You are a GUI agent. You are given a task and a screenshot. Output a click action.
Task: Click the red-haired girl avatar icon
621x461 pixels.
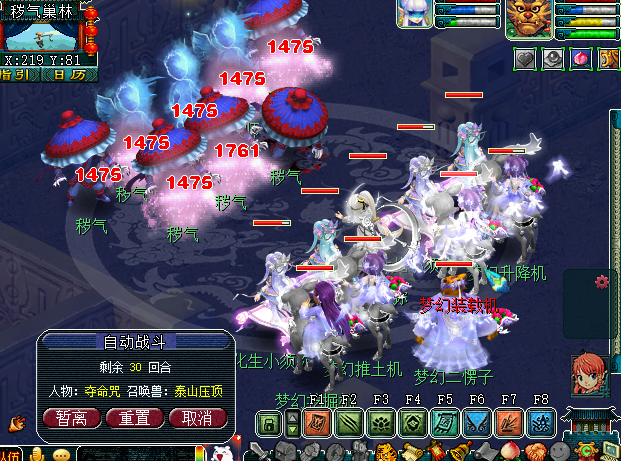click(587, 374)
